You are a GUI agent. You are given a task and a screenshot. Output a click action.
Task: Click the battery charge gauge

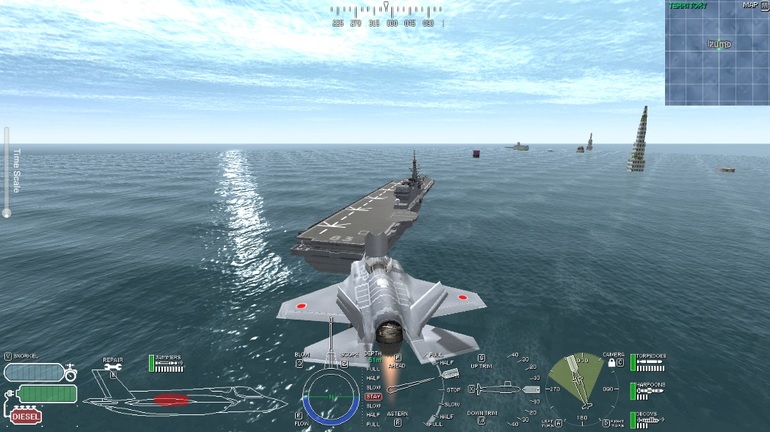pyautogui.click(x=45, y=394)
